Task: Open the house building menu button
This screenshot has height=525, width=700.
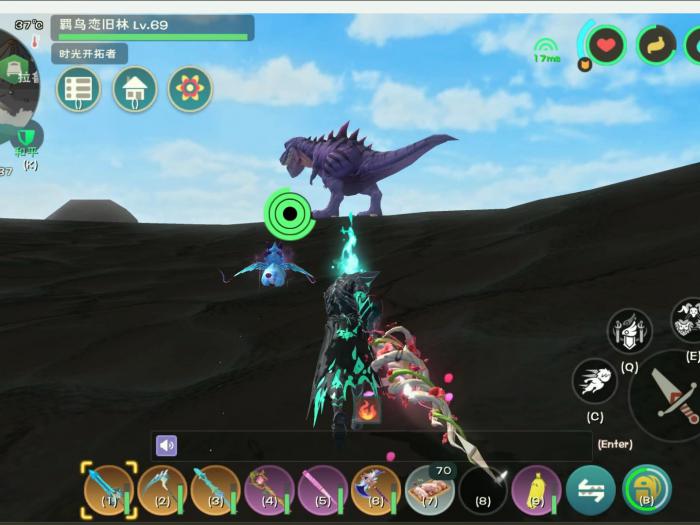Action: click(134, 89)
